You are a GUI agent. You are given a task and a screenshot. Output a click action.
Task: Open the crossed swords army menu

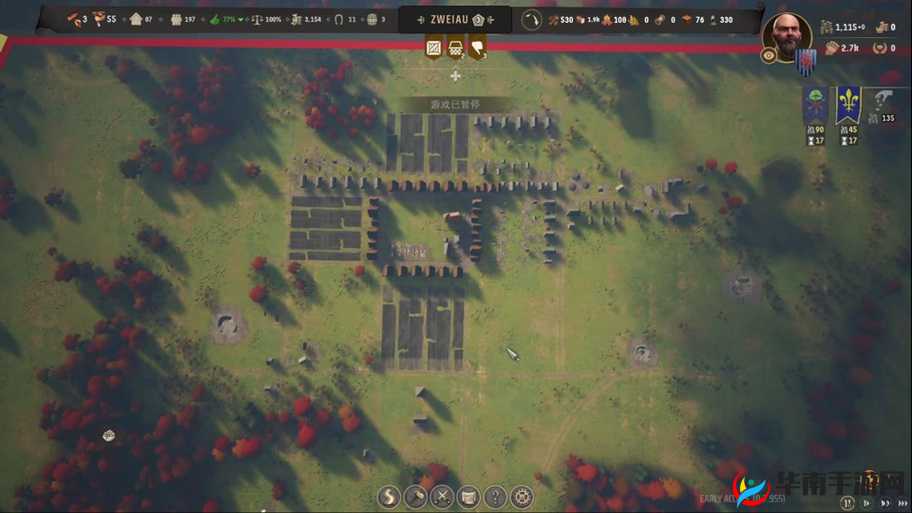coord(441,496)
